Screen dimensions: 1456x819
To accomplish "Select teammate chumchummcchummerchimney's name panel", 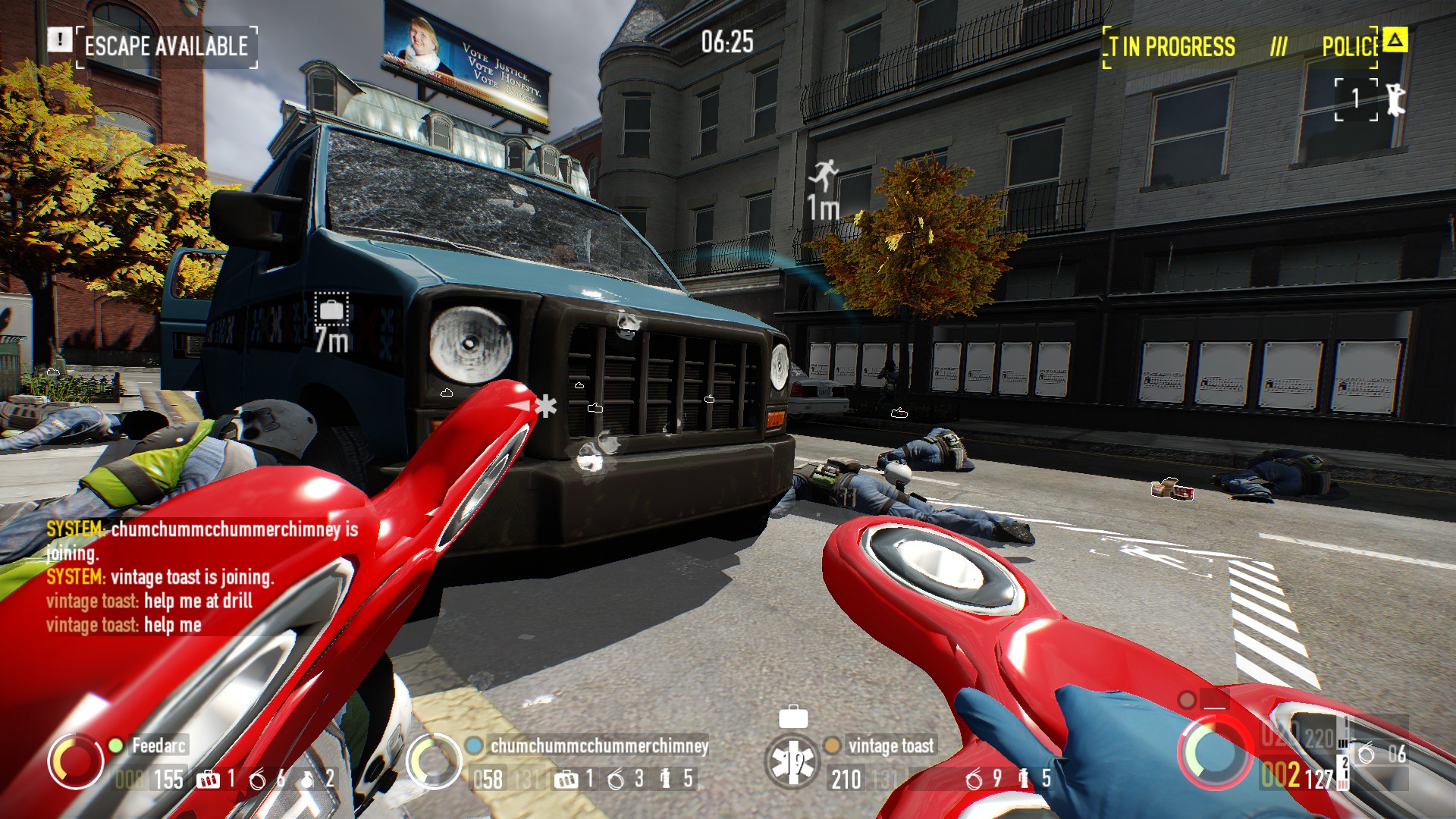I will (599, 745).
